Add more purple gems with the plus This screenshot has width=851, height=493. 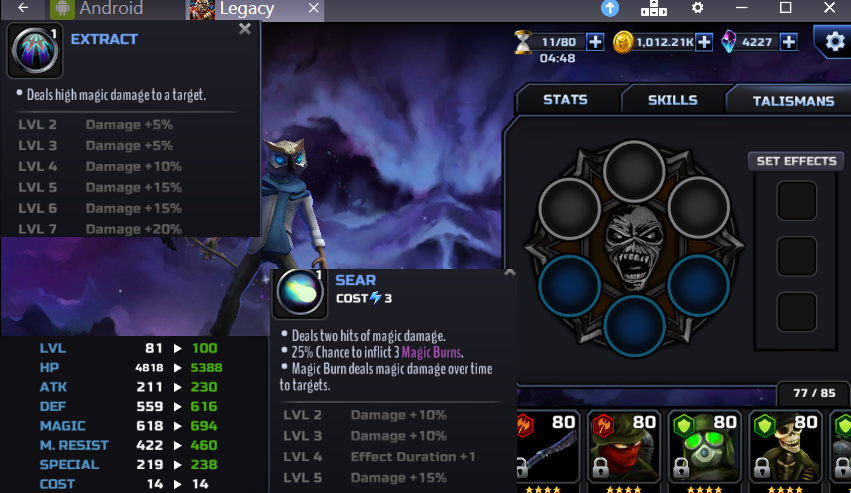click(789, 42)
